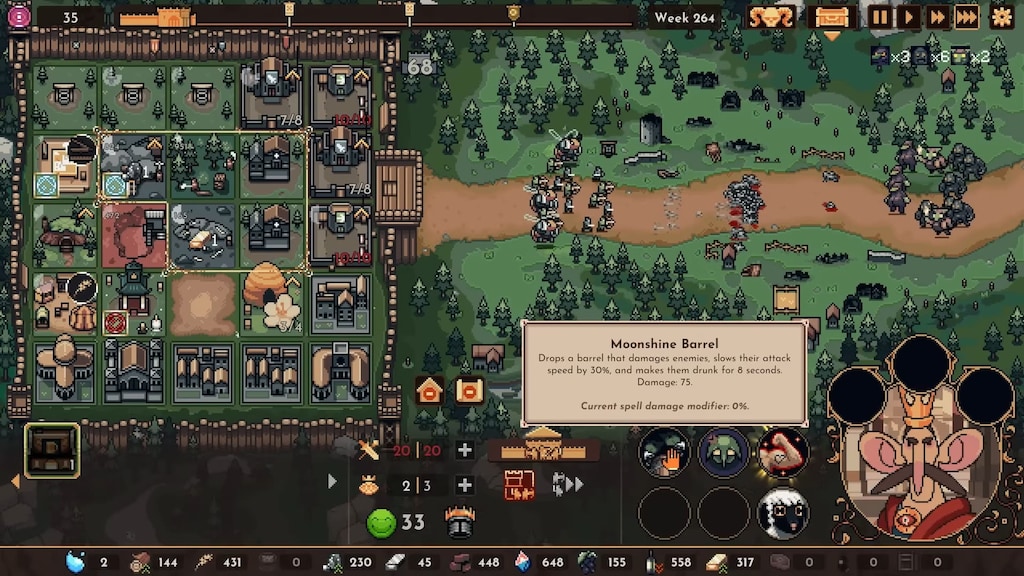The width and height of the screenshot is (1024, 576).
Task: Select the white-haired sheep ability icon
Action: [782, 513]
